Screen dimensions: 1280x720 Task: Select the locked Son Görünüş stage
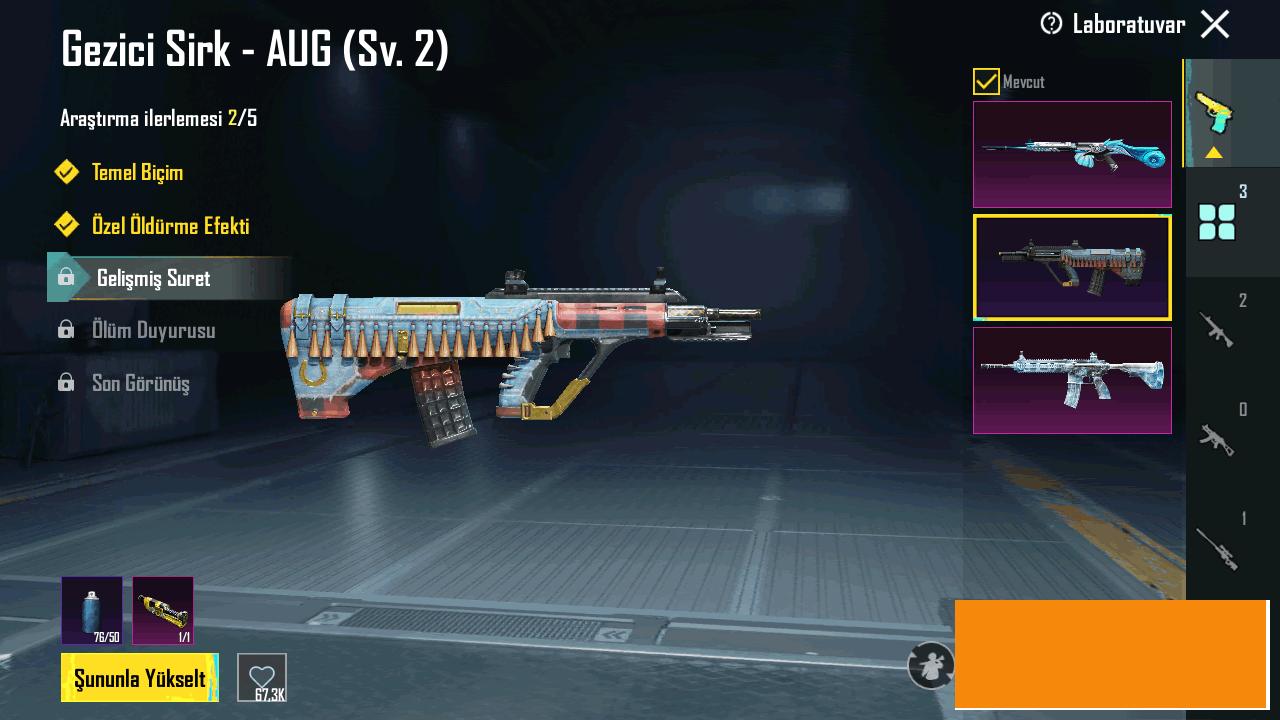point(140,383)
